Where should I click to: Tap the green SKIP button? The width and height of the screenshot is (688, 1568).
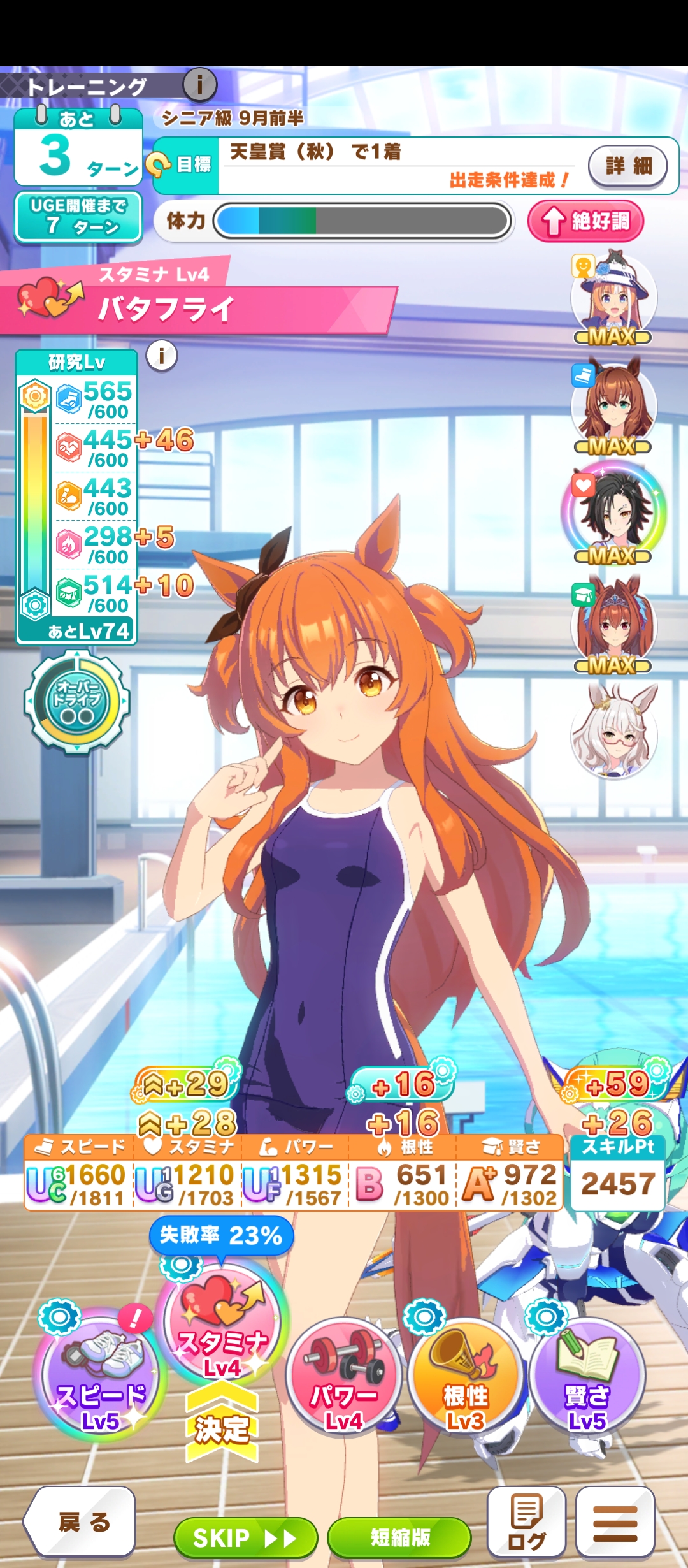pos(245,1537)
